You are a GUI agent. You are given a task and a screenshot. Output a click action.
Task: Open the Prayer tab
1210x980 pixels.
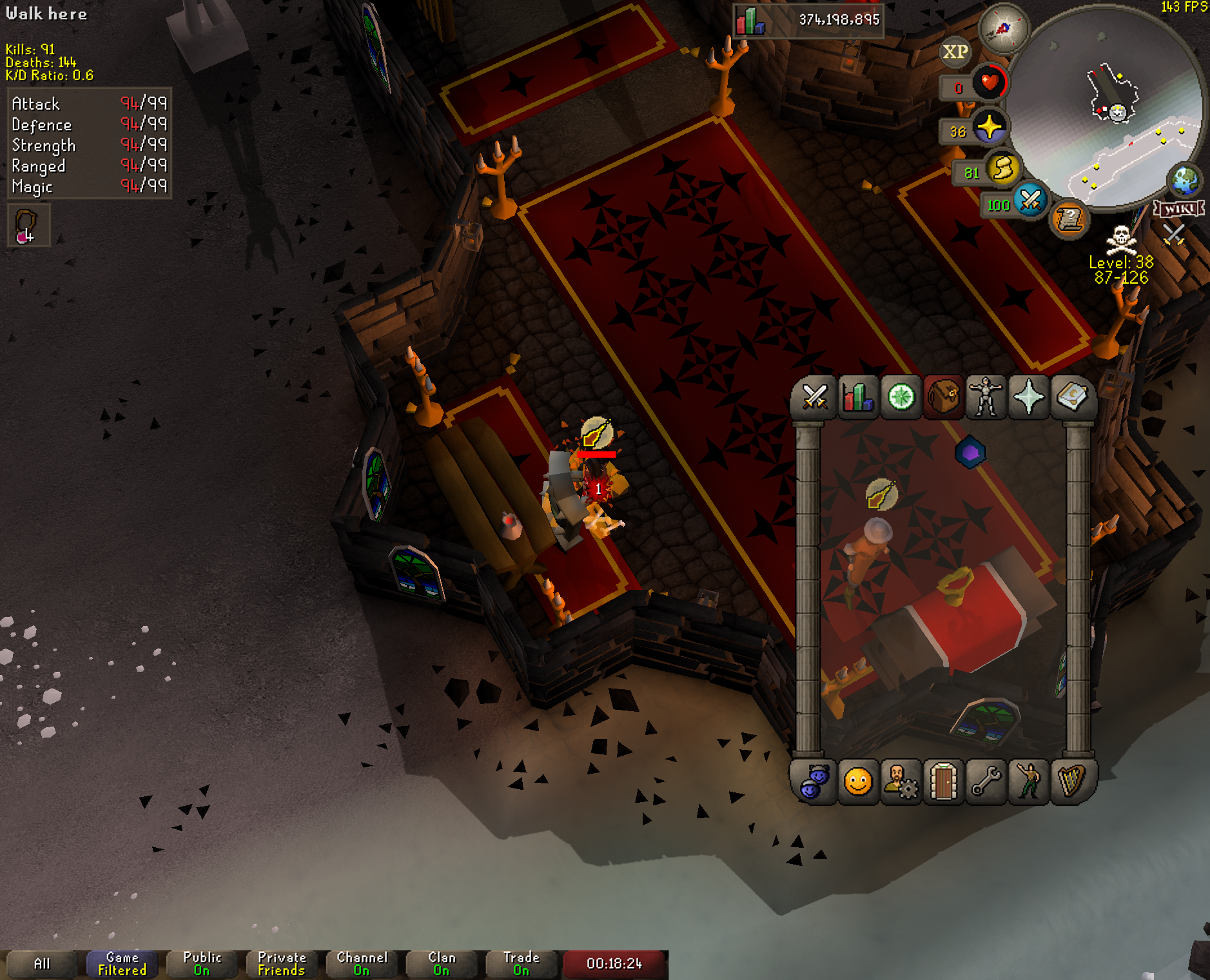point(1029,397)
